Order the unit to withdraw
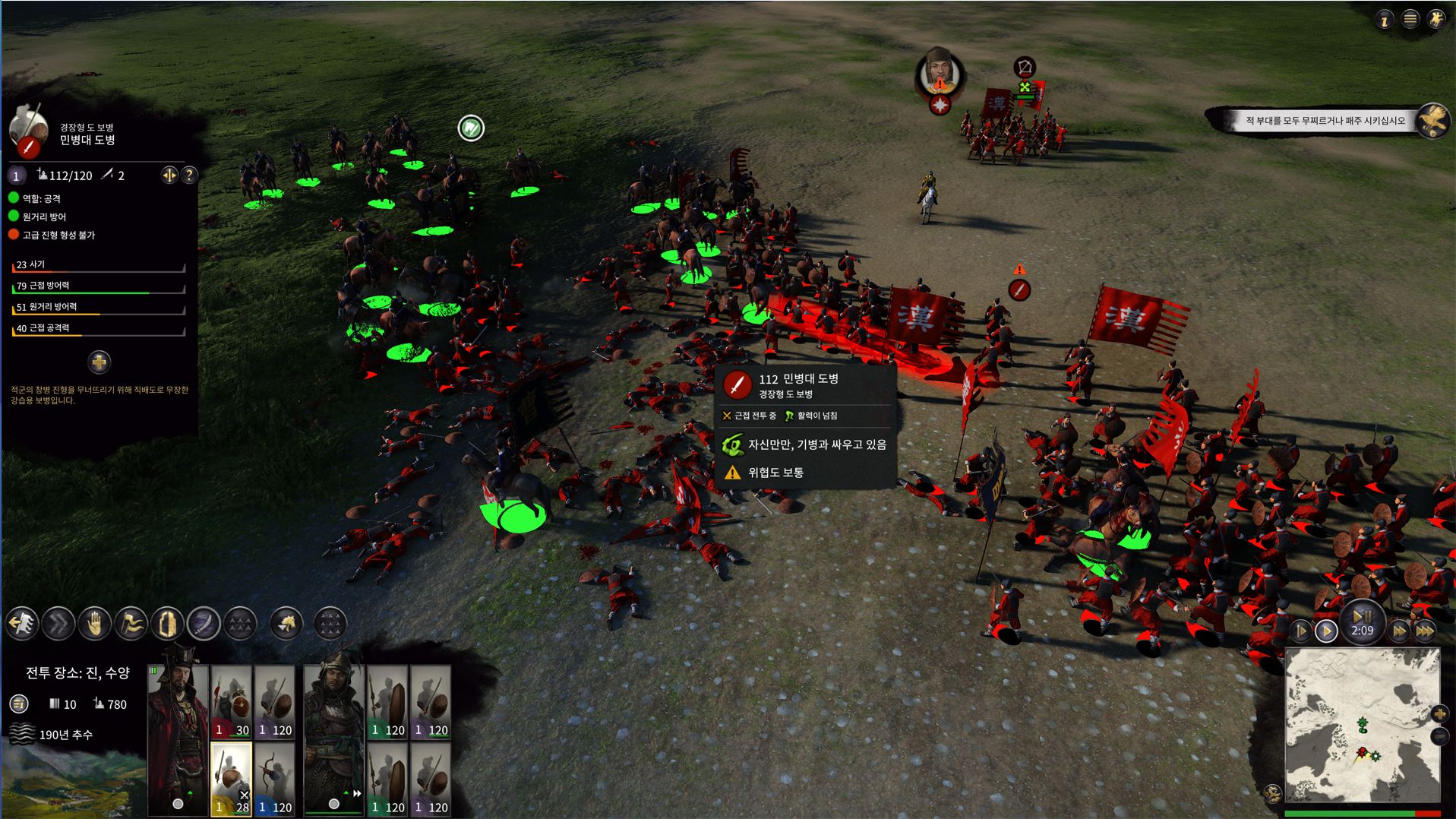This screenshot has height=819, width=1456. (23, 625)
